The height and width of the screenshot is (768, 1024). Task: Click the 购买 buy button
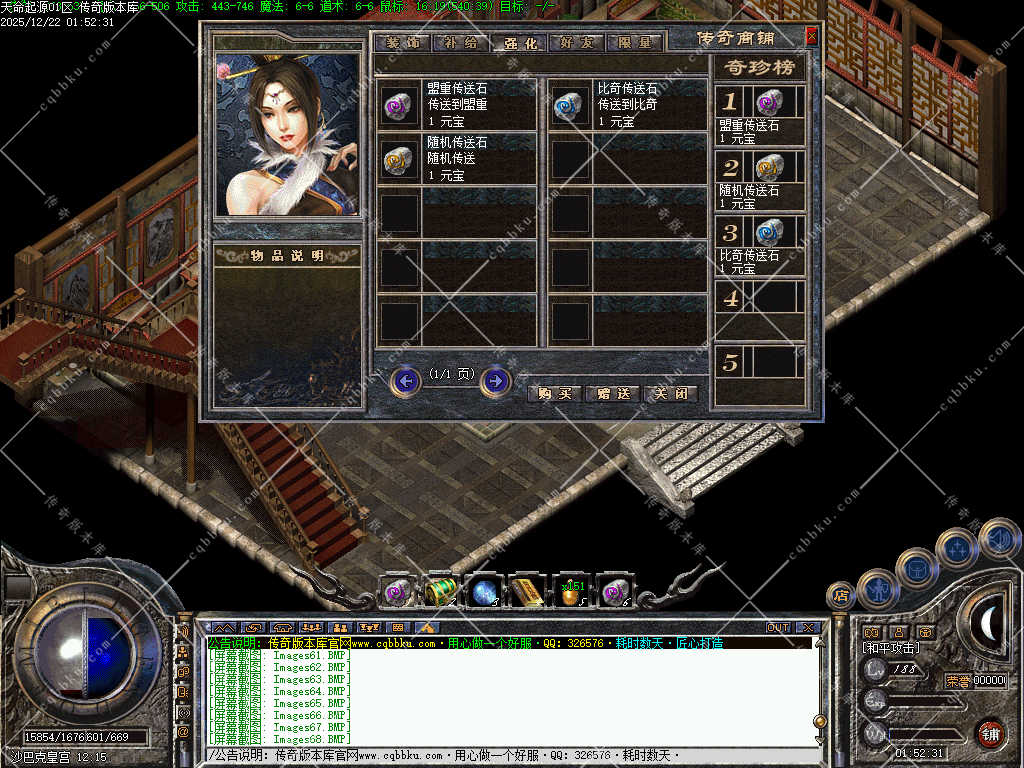[x=554, y=393]
